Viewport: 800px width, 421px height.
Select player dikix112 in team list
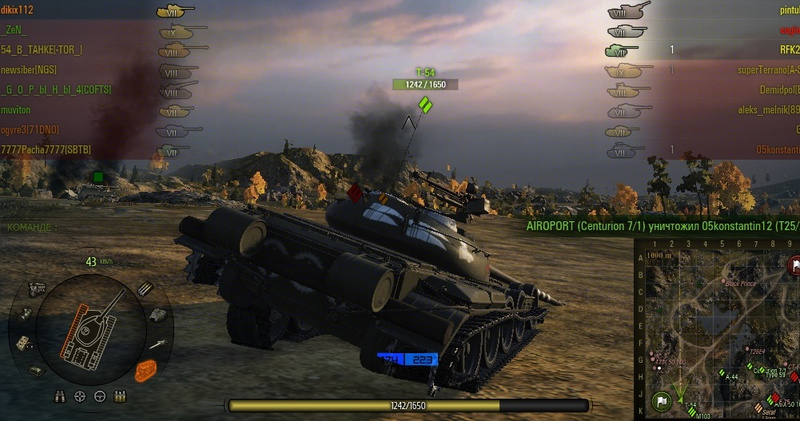(18, 9)
